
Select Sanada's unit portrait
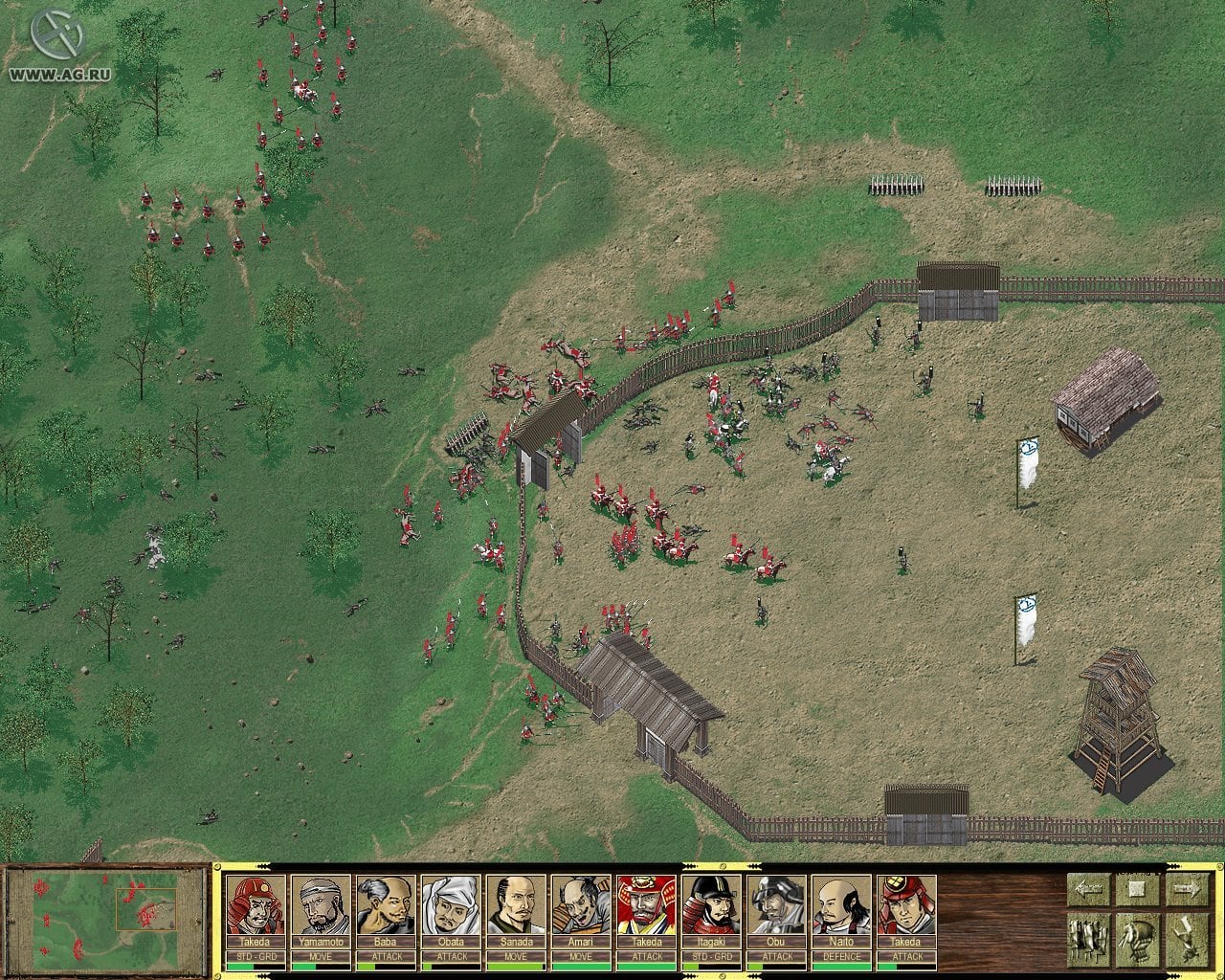(x=516, y=905)
